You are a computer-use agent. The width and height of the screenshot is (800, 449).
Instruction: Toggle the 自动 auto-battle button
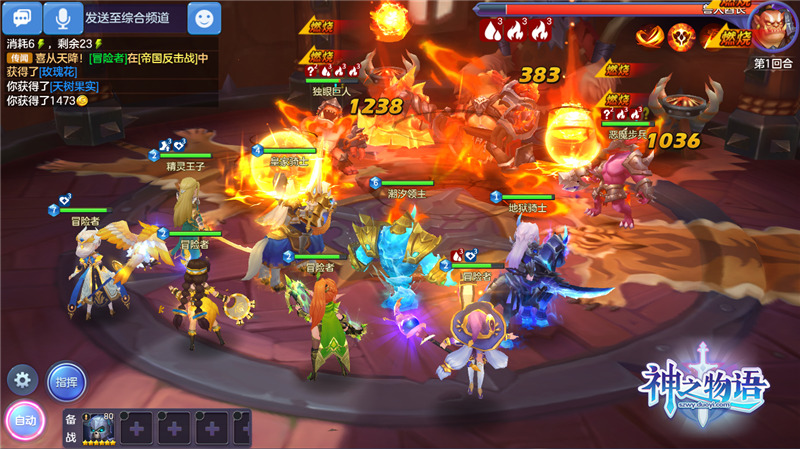[x=25, y=421]
